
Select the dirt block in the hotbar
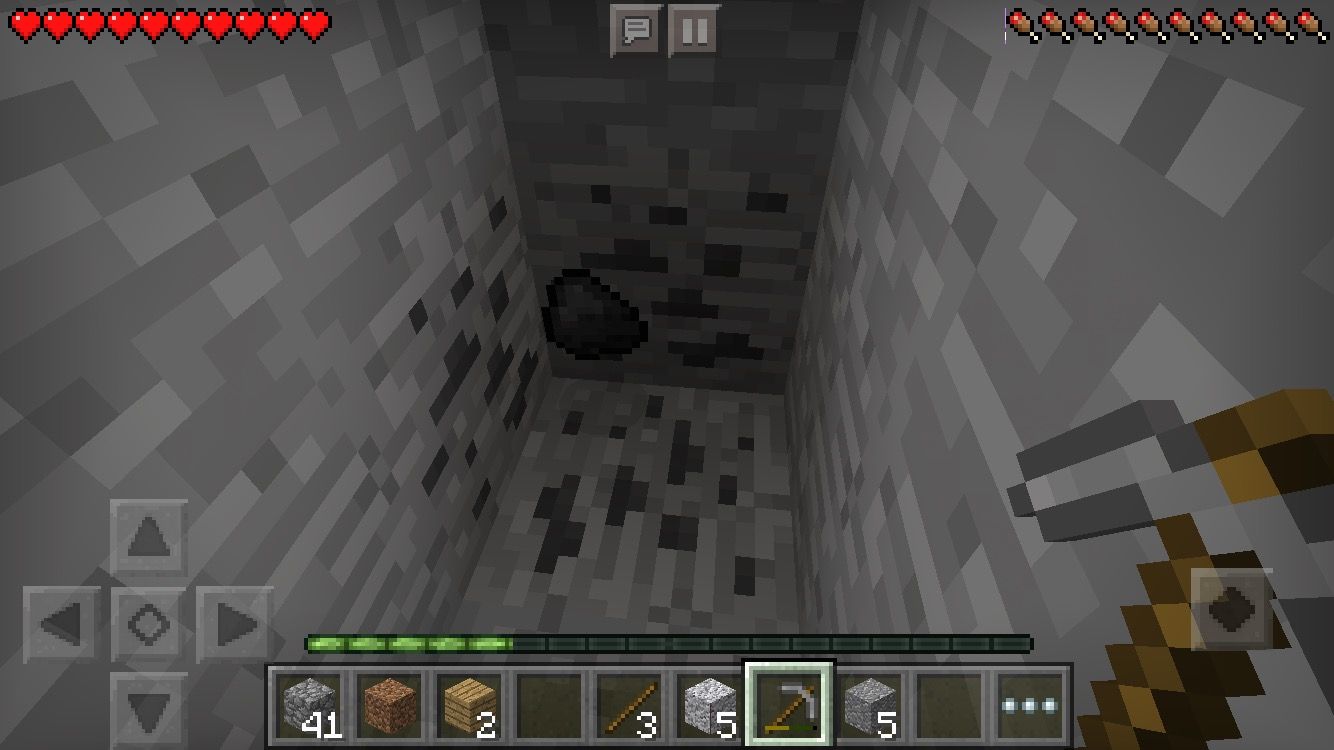pos(387,706)
